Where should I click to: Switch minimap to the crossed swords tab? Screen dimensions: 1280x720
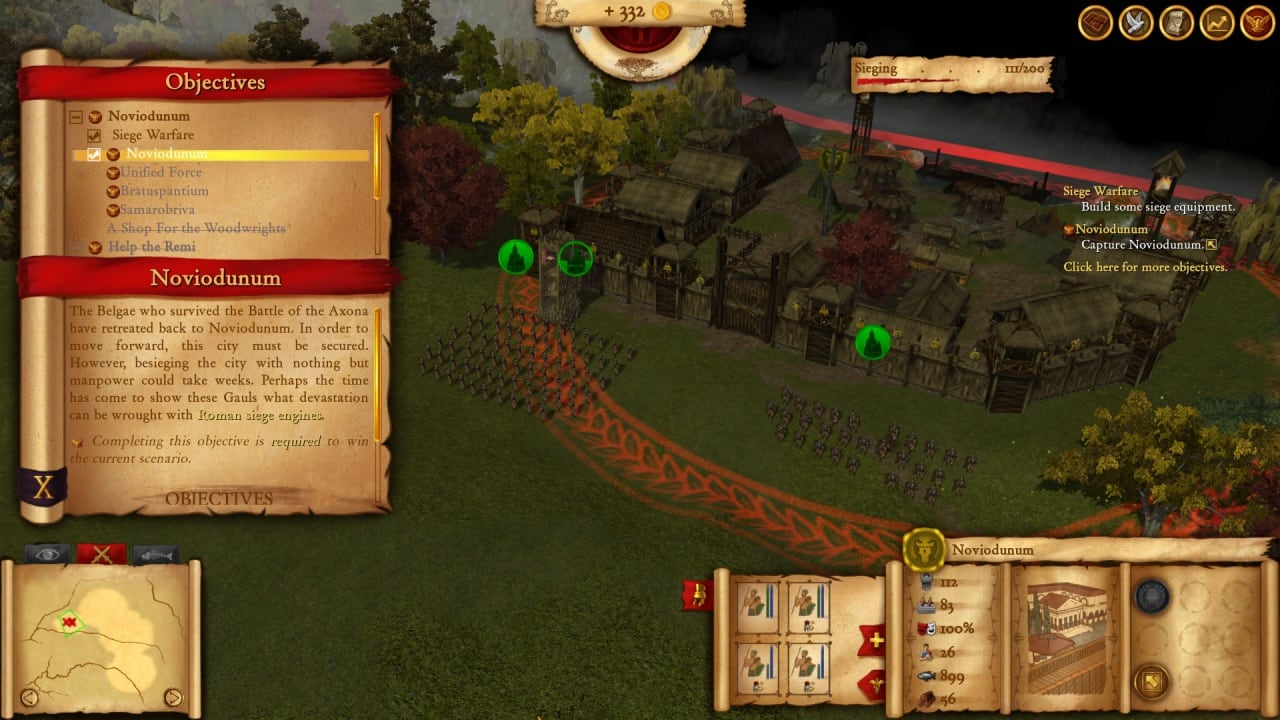[x=101, y=554]
